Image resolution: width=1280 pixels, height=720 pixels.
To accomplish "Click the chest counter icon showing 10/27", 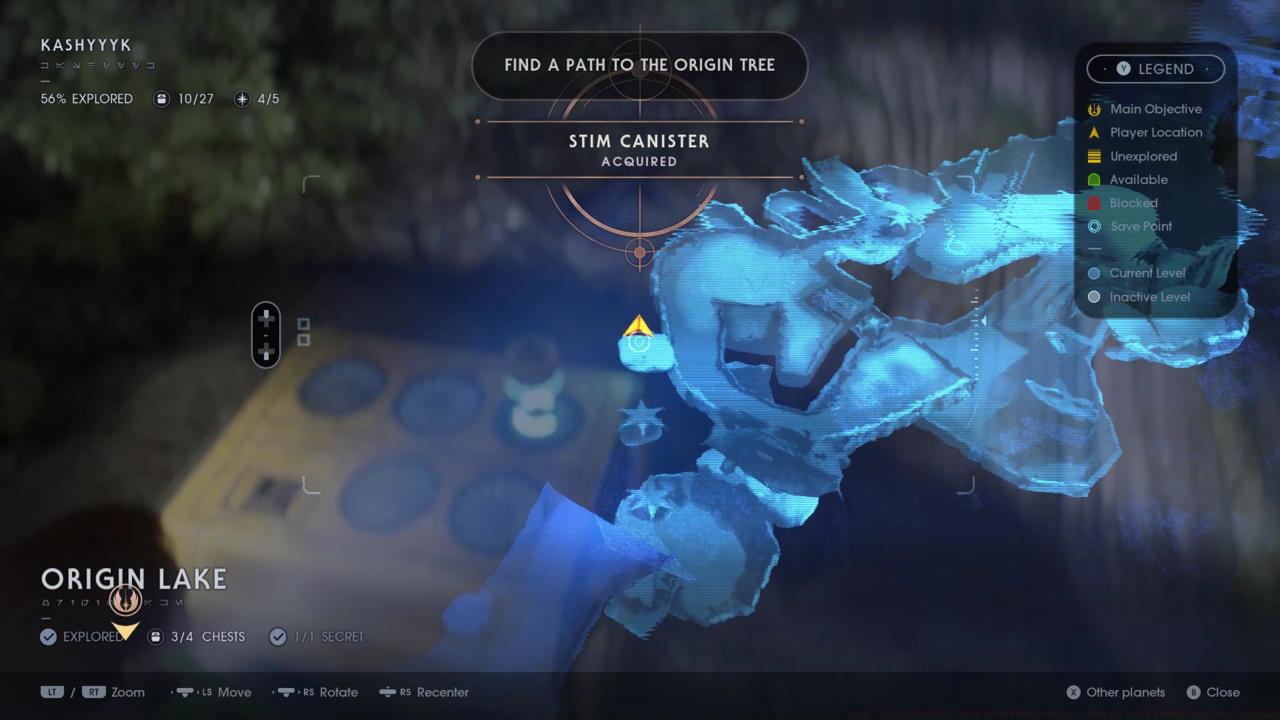I will coord(161,98).
